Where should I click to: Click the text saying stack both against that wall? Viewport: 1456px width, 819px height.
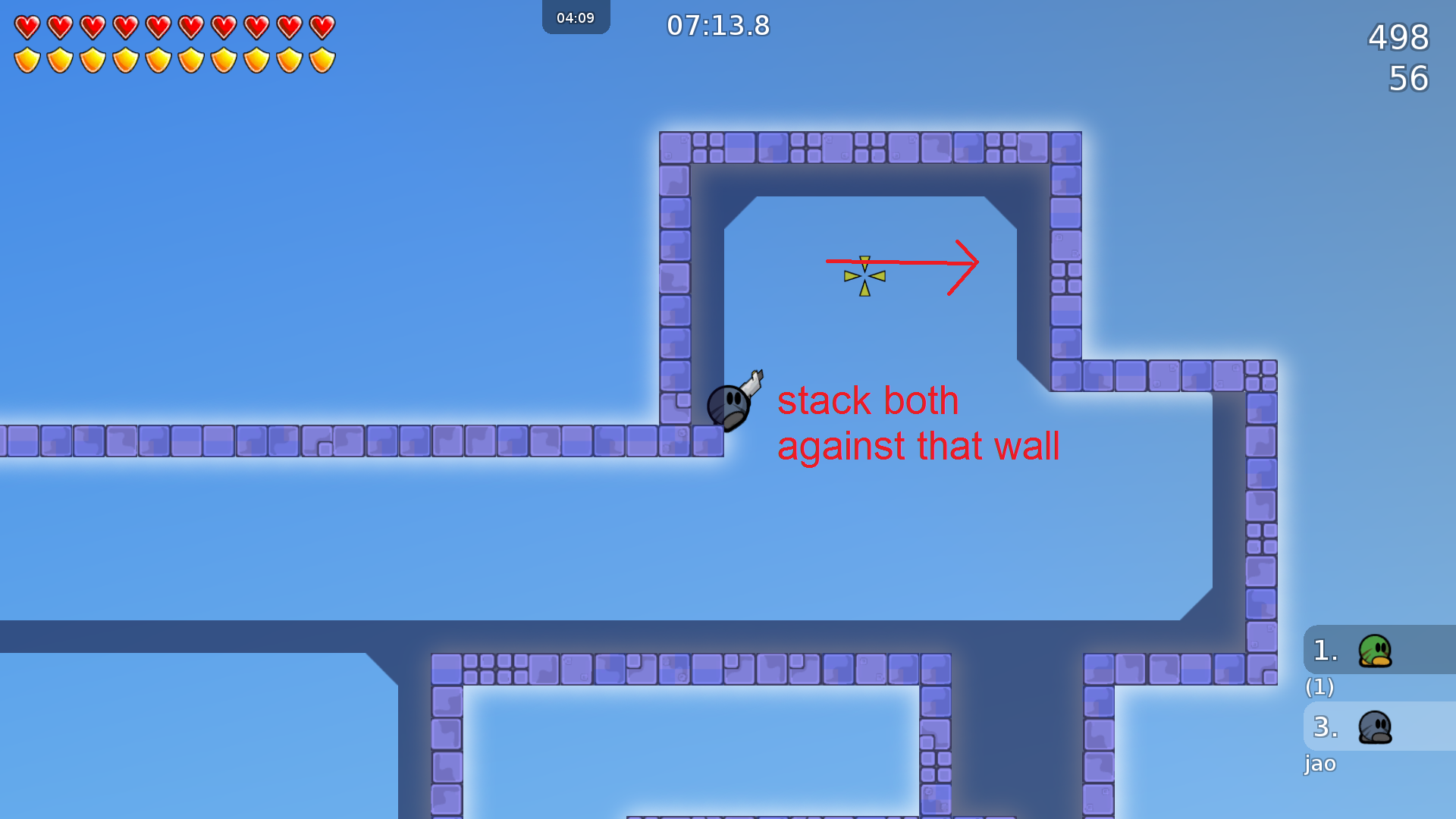[918, 423]
